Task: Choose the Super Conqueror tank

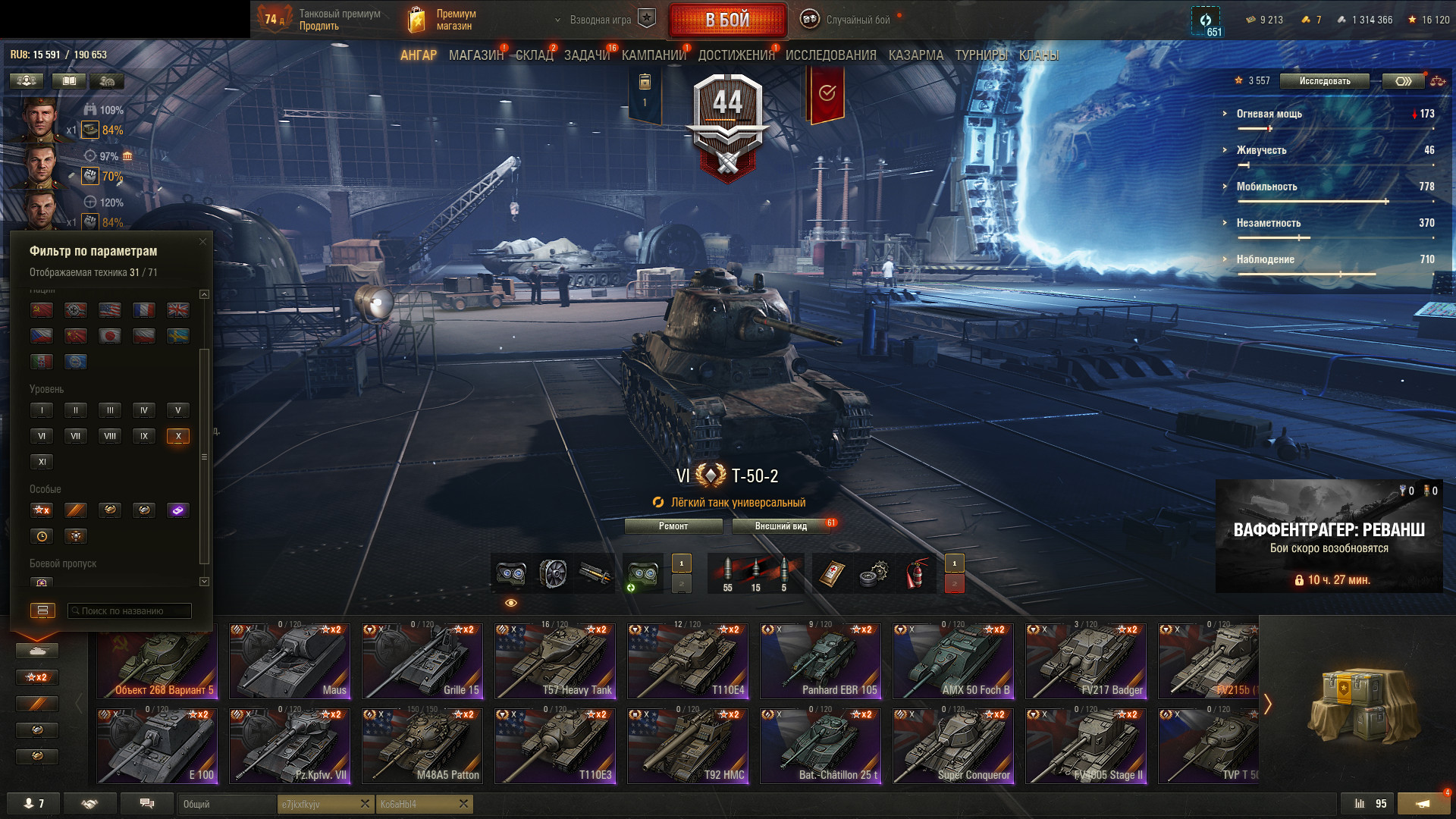Action: click(x=953, y=746)
